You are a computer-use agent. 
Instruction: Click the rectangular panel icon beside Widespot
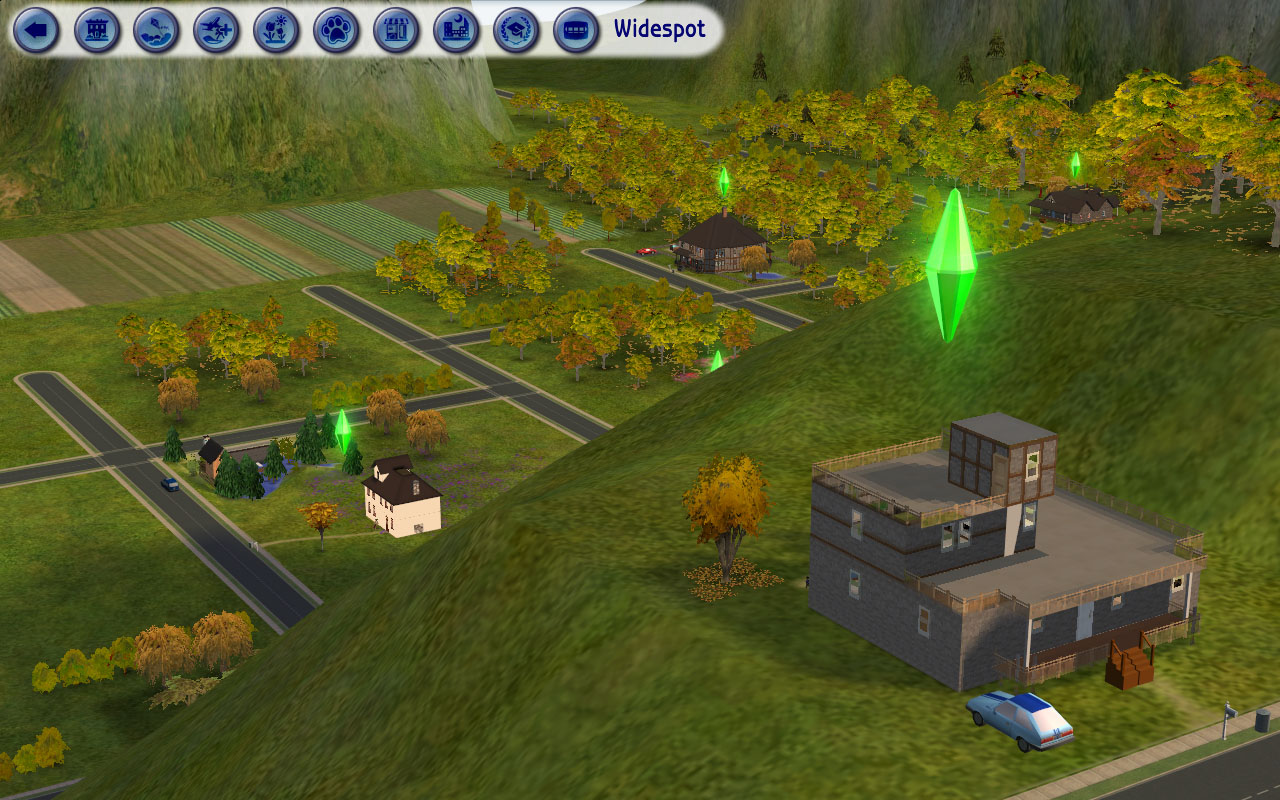[577, 30]
